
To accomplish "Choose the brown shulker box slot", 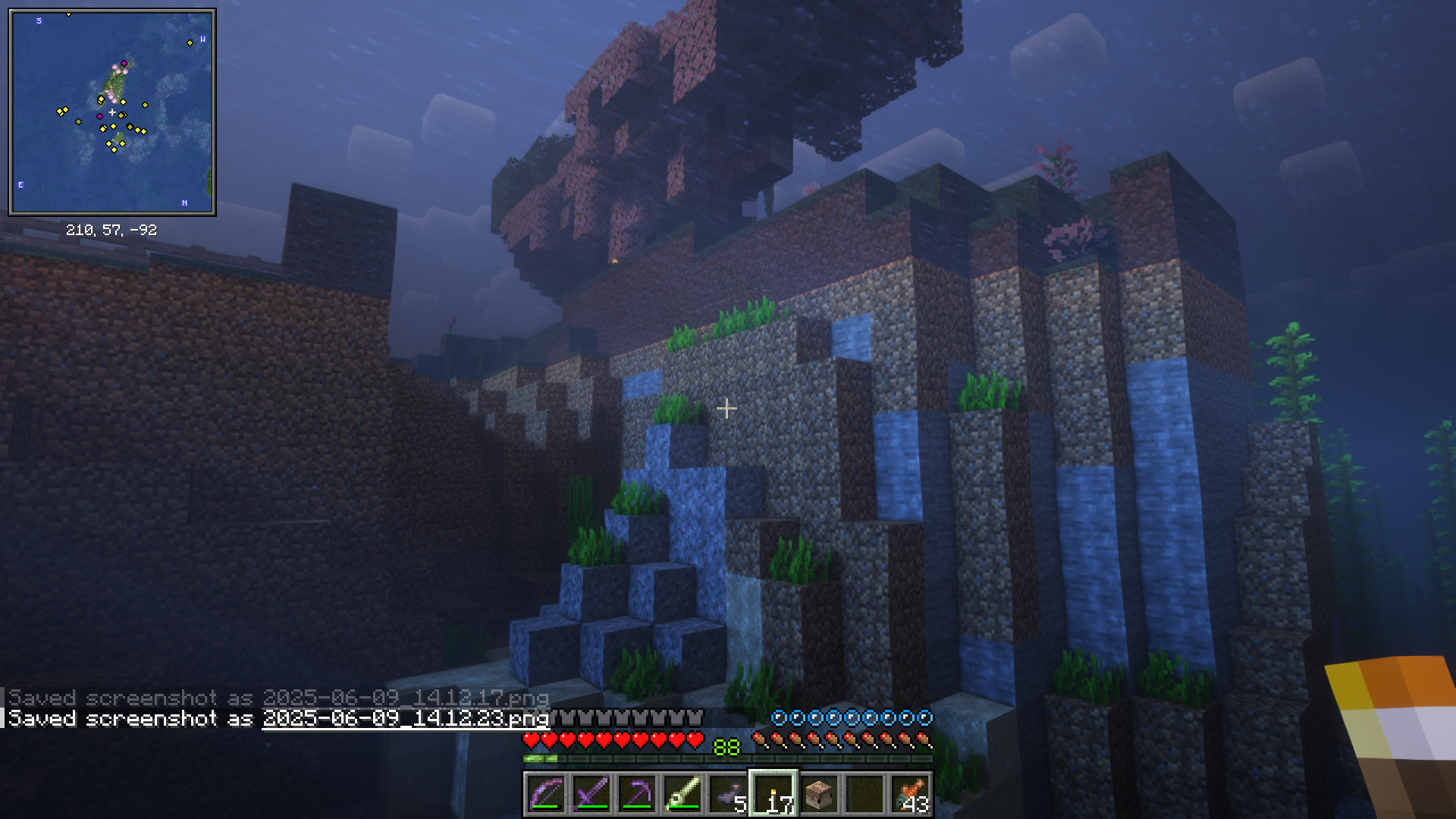I will [819, 794].
